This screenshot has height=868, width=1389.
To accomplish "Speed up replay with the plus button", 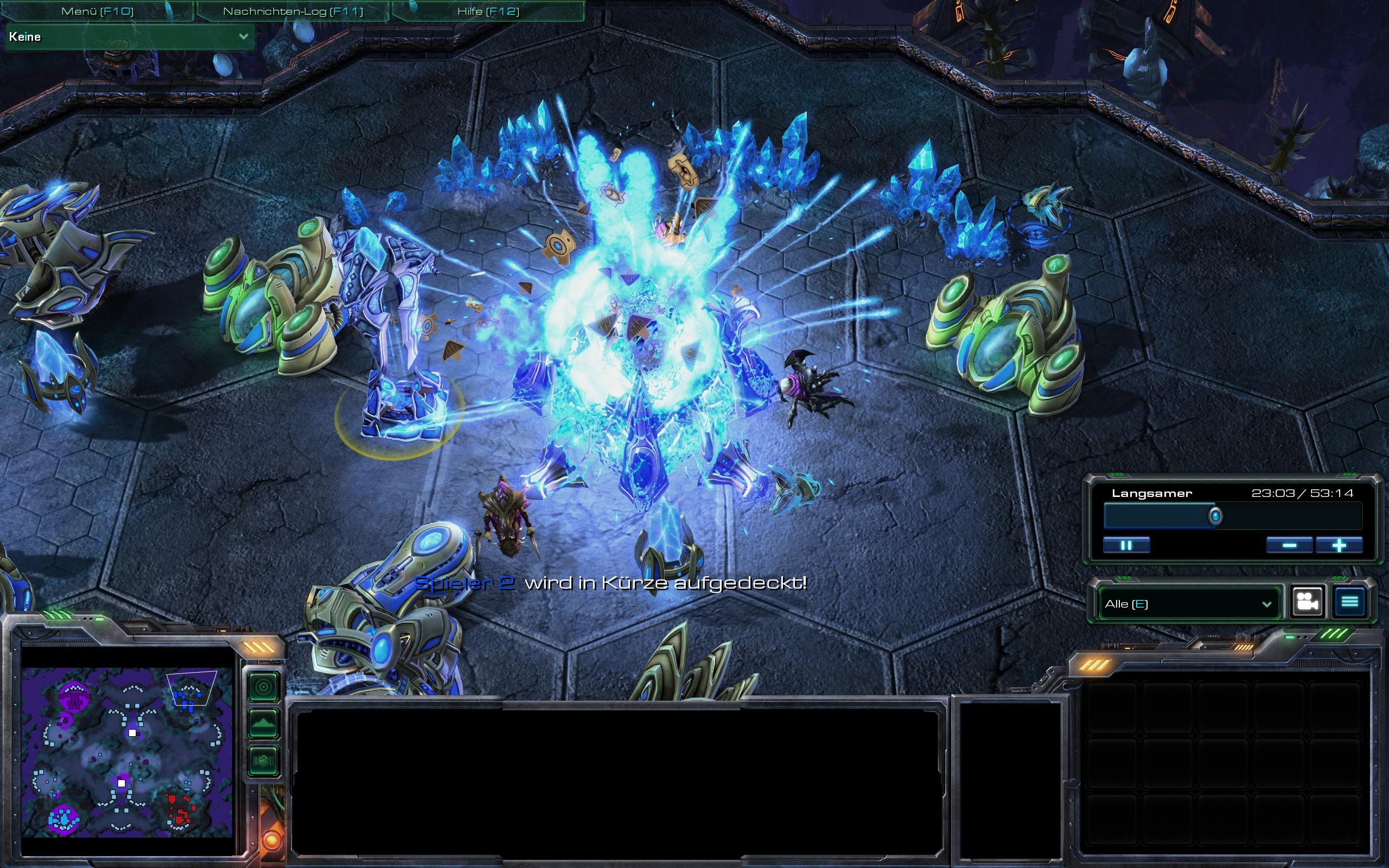I will point(1339,545).
